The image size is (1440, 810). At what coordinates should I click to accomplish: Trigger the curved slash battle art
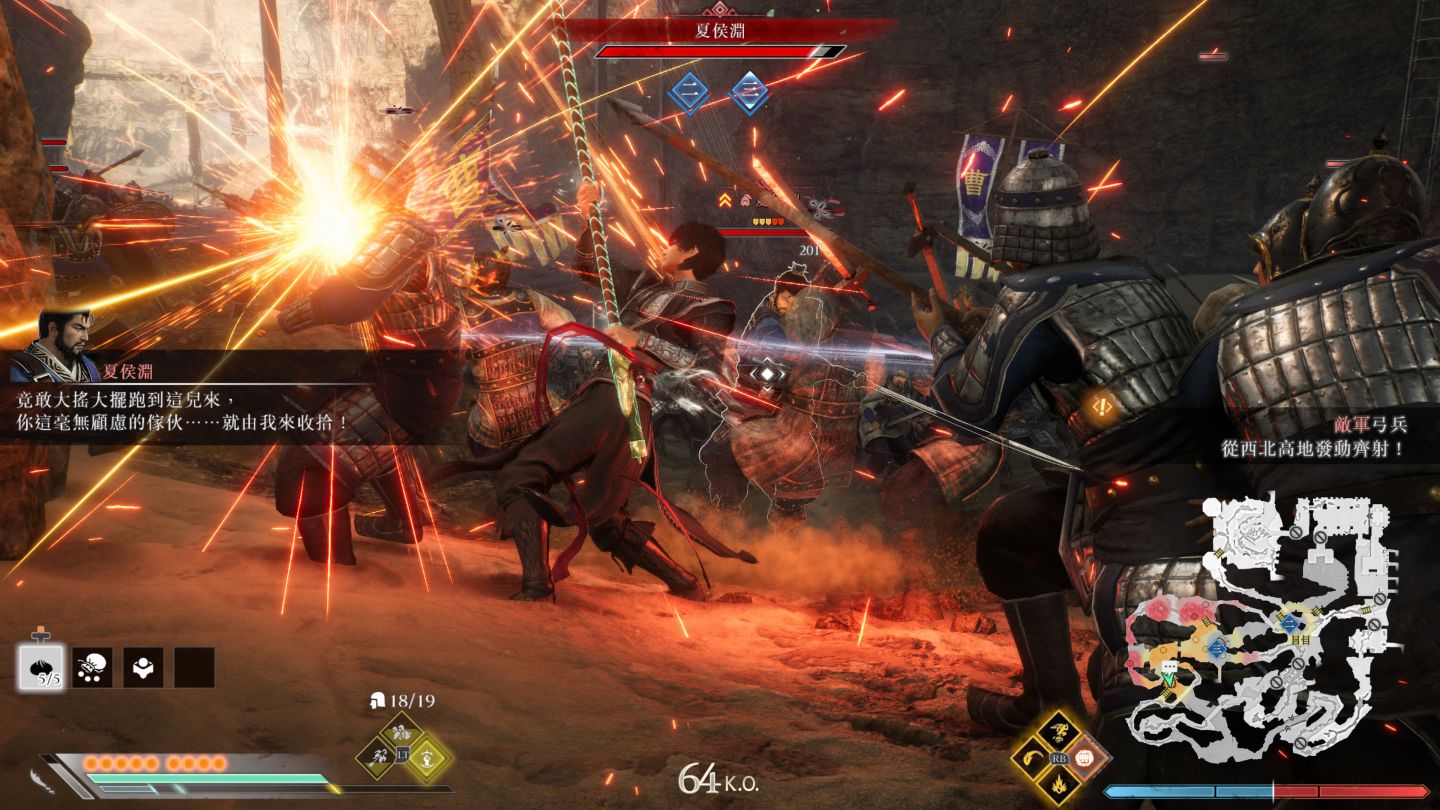coord(1033,758)
